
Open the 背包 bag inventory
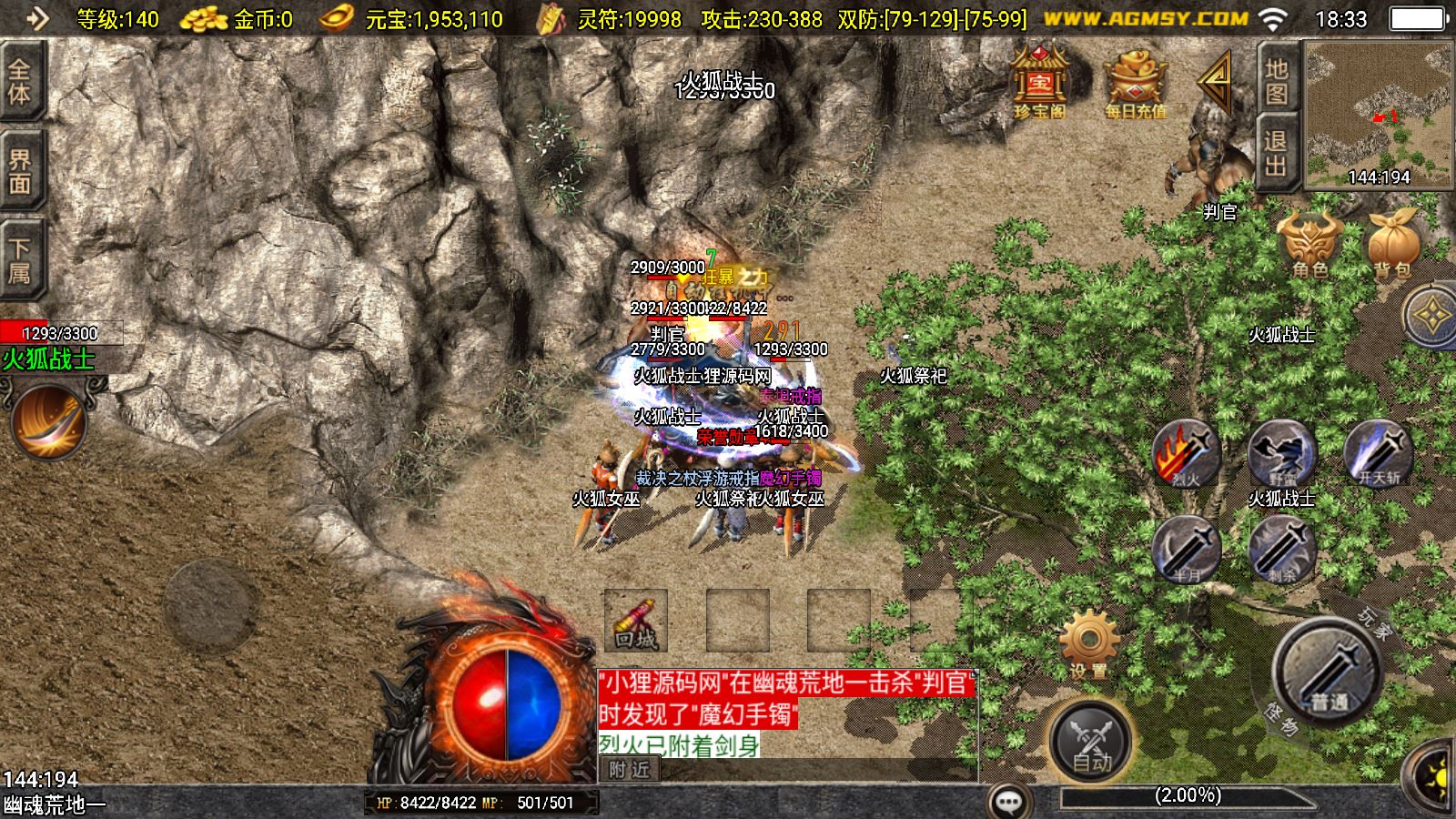1391,244
